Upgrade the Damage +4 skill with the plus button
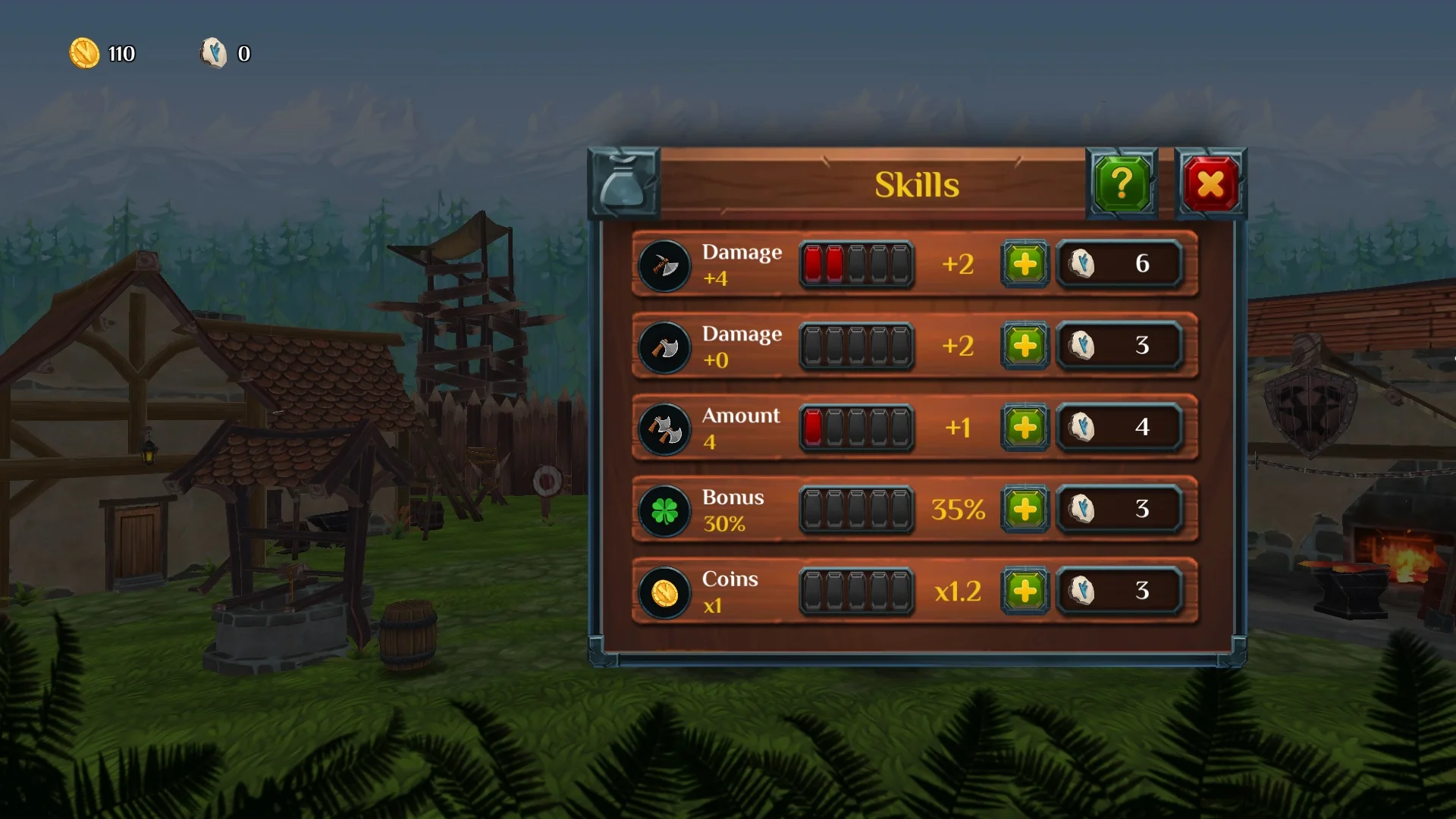 click(1025, 265)
